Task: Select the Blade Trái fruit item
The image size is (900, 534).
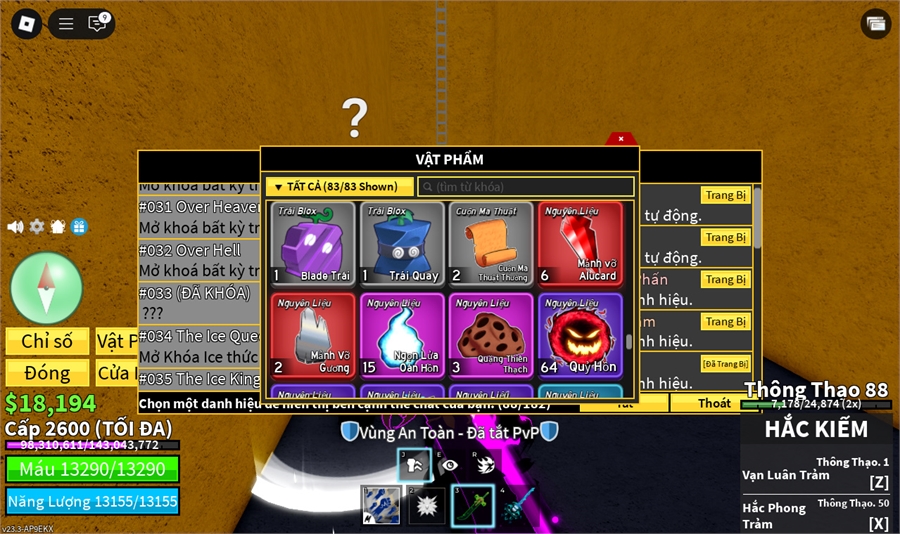Action: point(313,244)
